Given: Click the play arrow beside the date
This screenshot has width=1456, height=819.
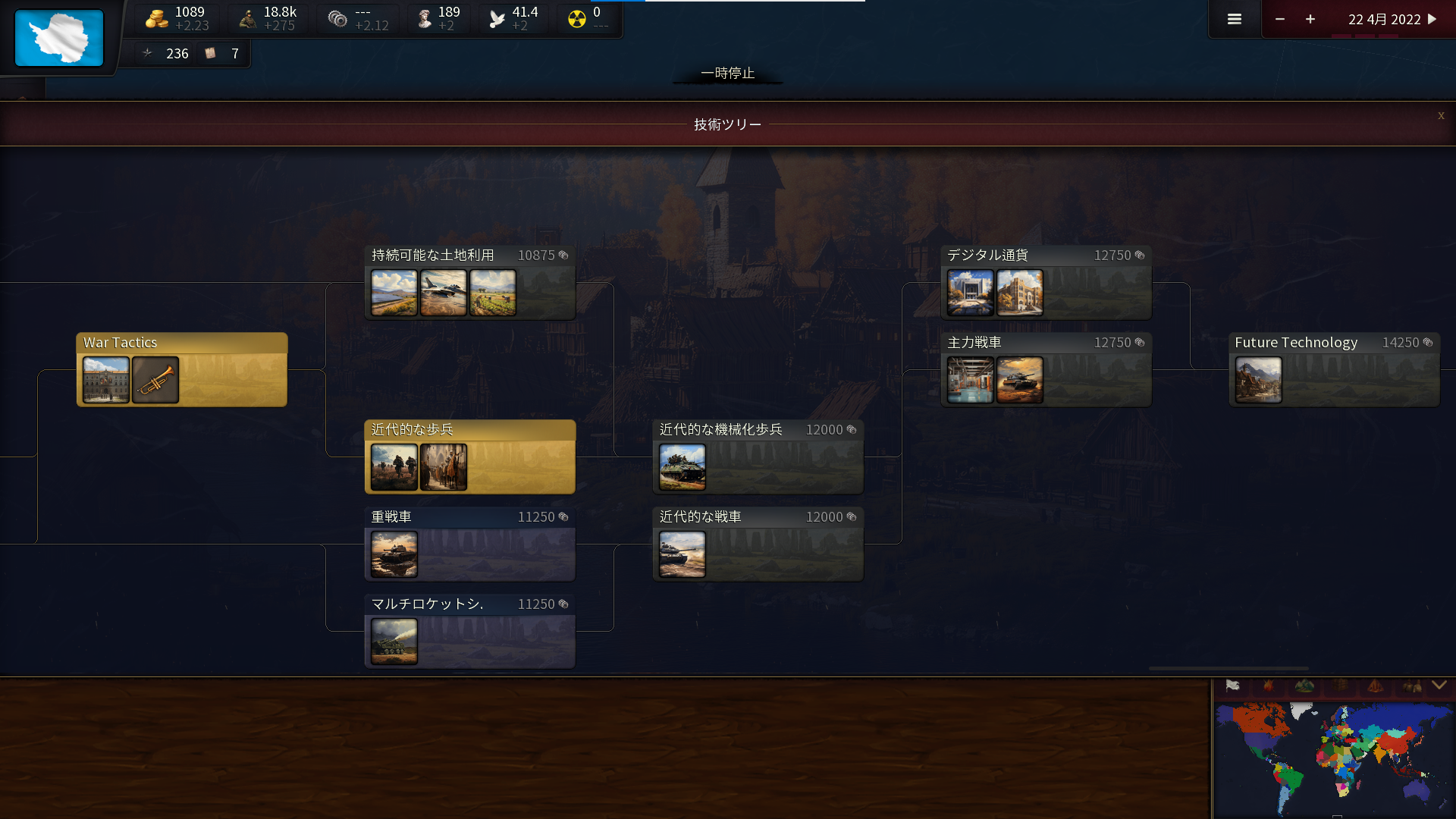Looking at the screenshot, I should (1432, 19).
